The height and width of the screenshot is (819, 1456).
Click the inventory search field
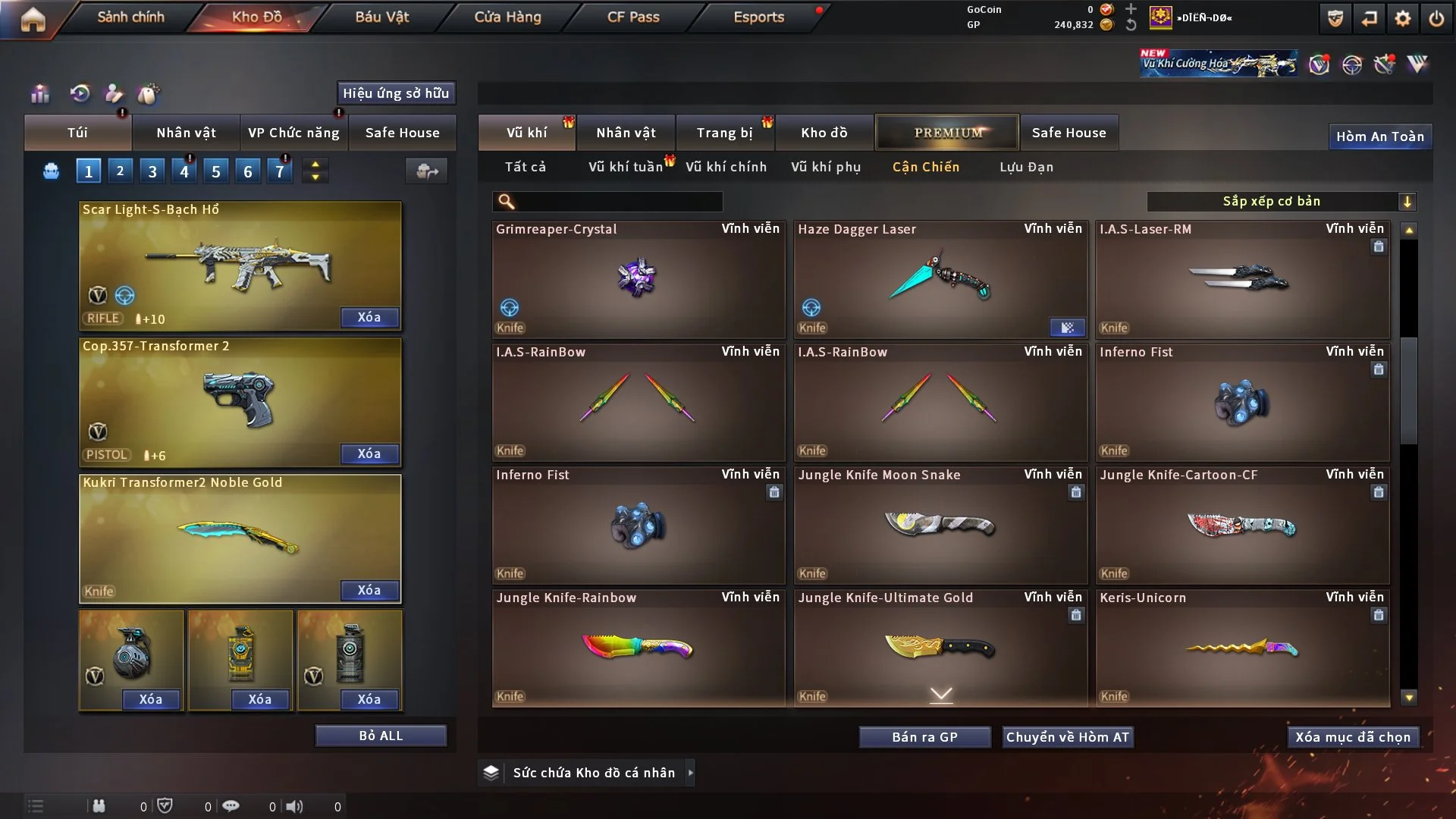pyautogui.click(x=618, y=201)
